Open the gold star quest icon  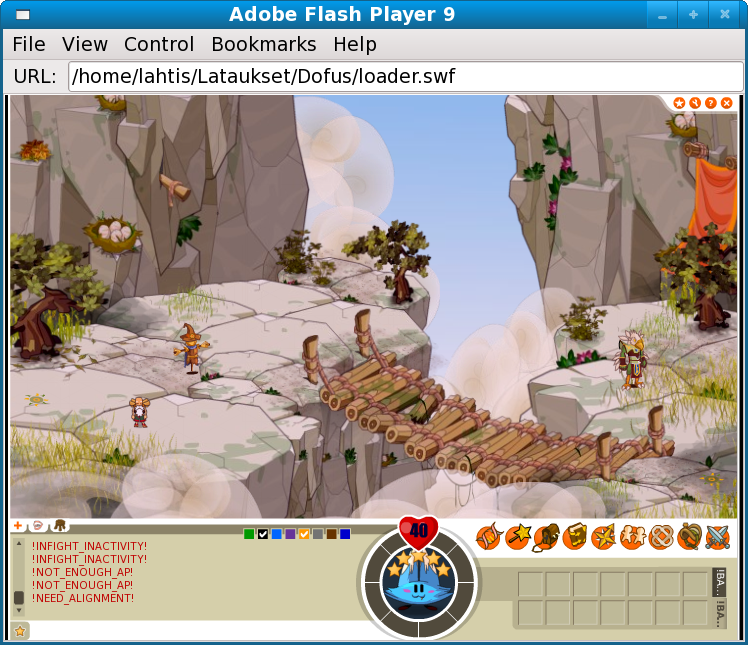click(603, 538)
